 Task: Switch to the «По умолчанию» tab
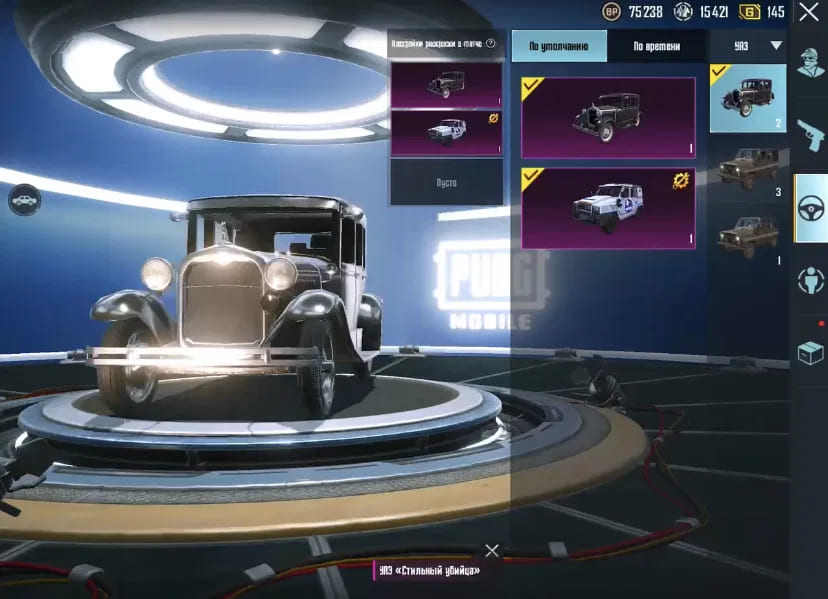tap(559, 46)
